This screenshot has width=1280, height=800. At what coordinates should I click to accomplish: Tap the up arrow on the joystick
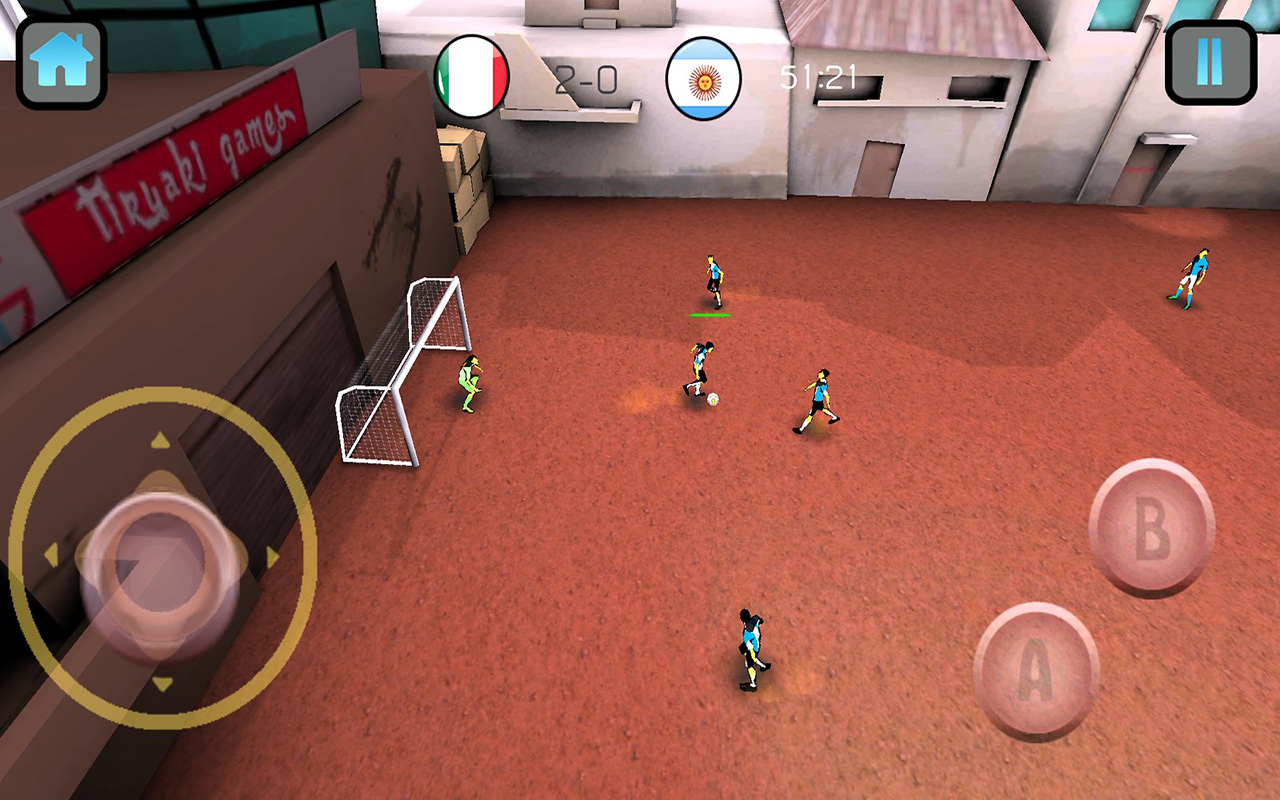(x=160, y=440)
